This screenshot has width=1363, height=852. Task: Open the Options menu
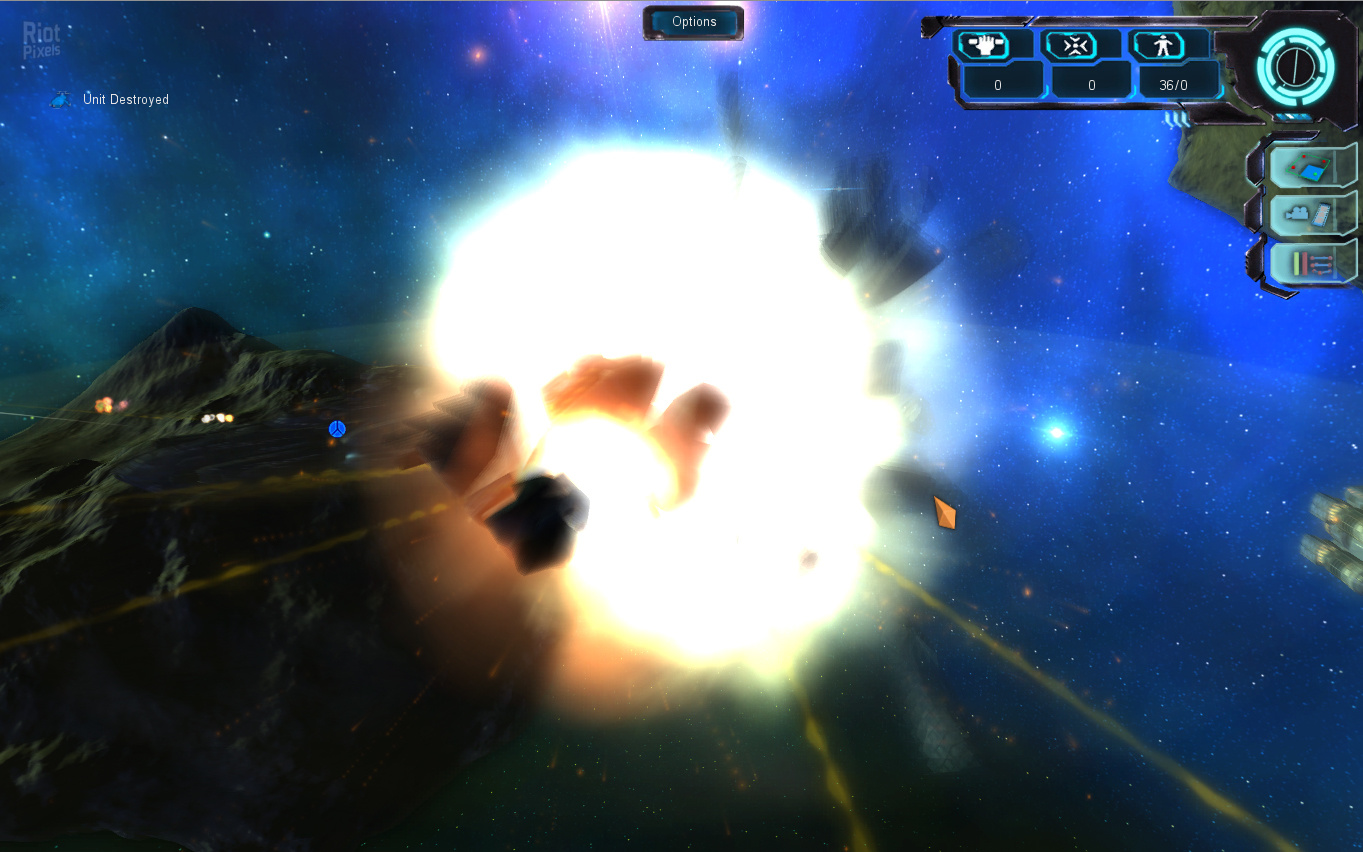point(694,22)
